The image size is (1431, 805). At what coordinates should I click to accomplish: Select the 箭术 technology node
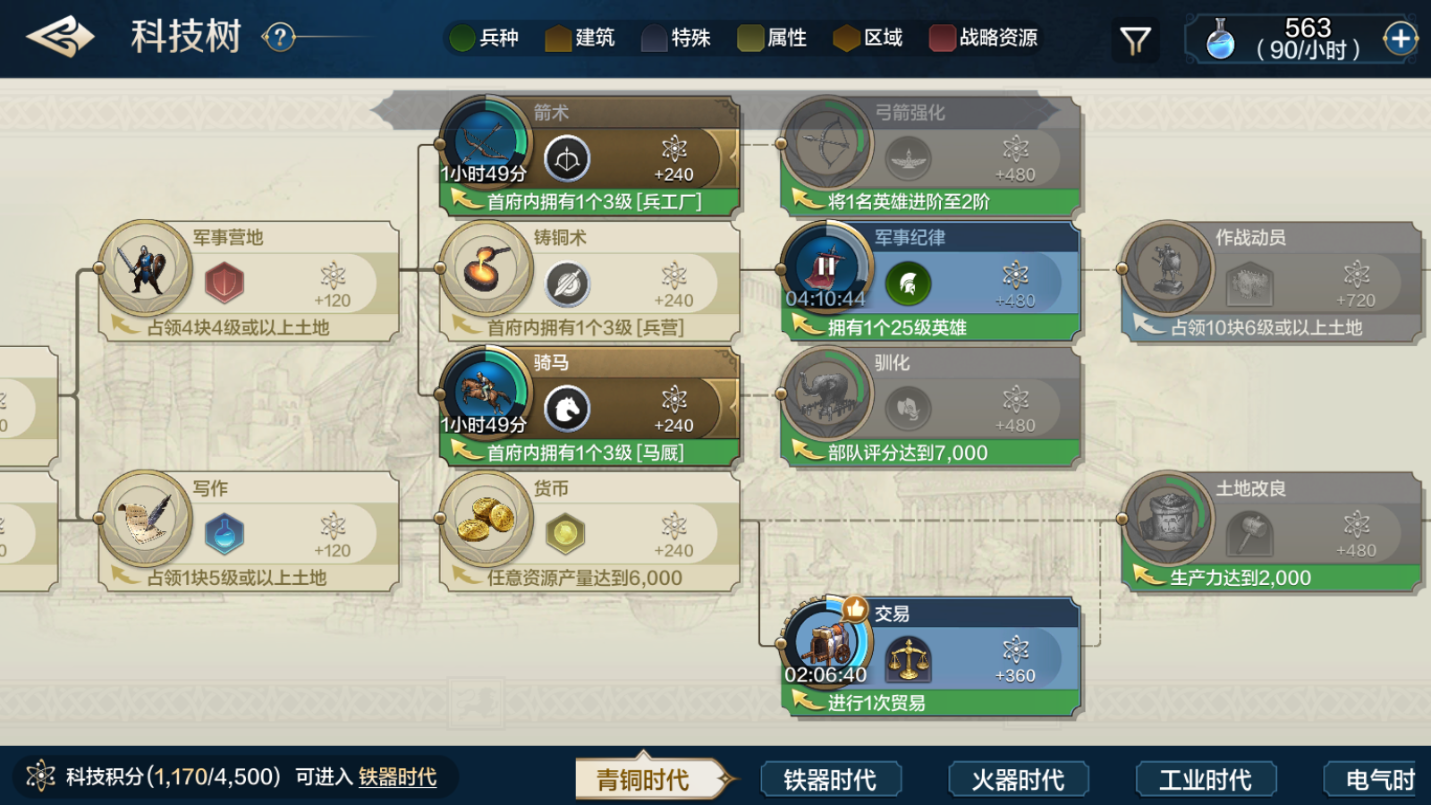pos(589,156)
